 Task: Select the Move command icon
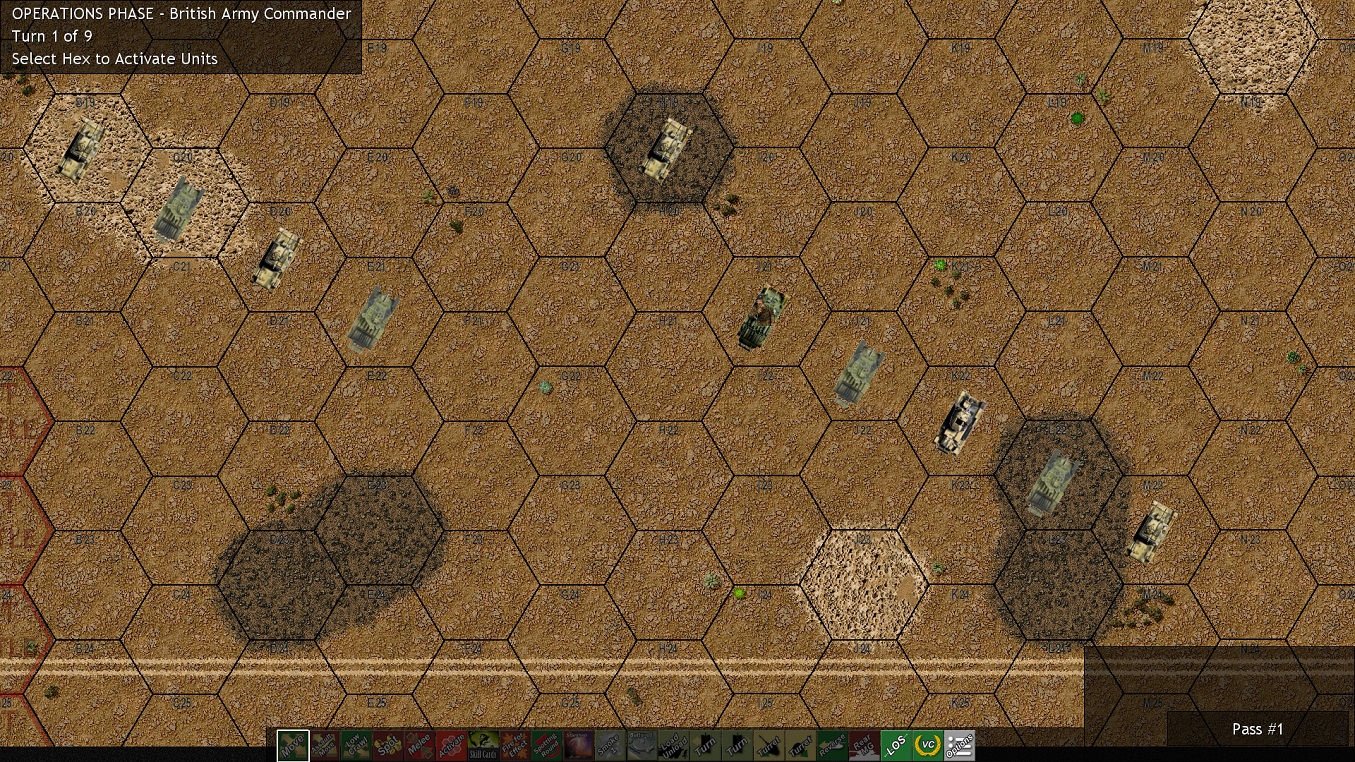tap(293, 746)
